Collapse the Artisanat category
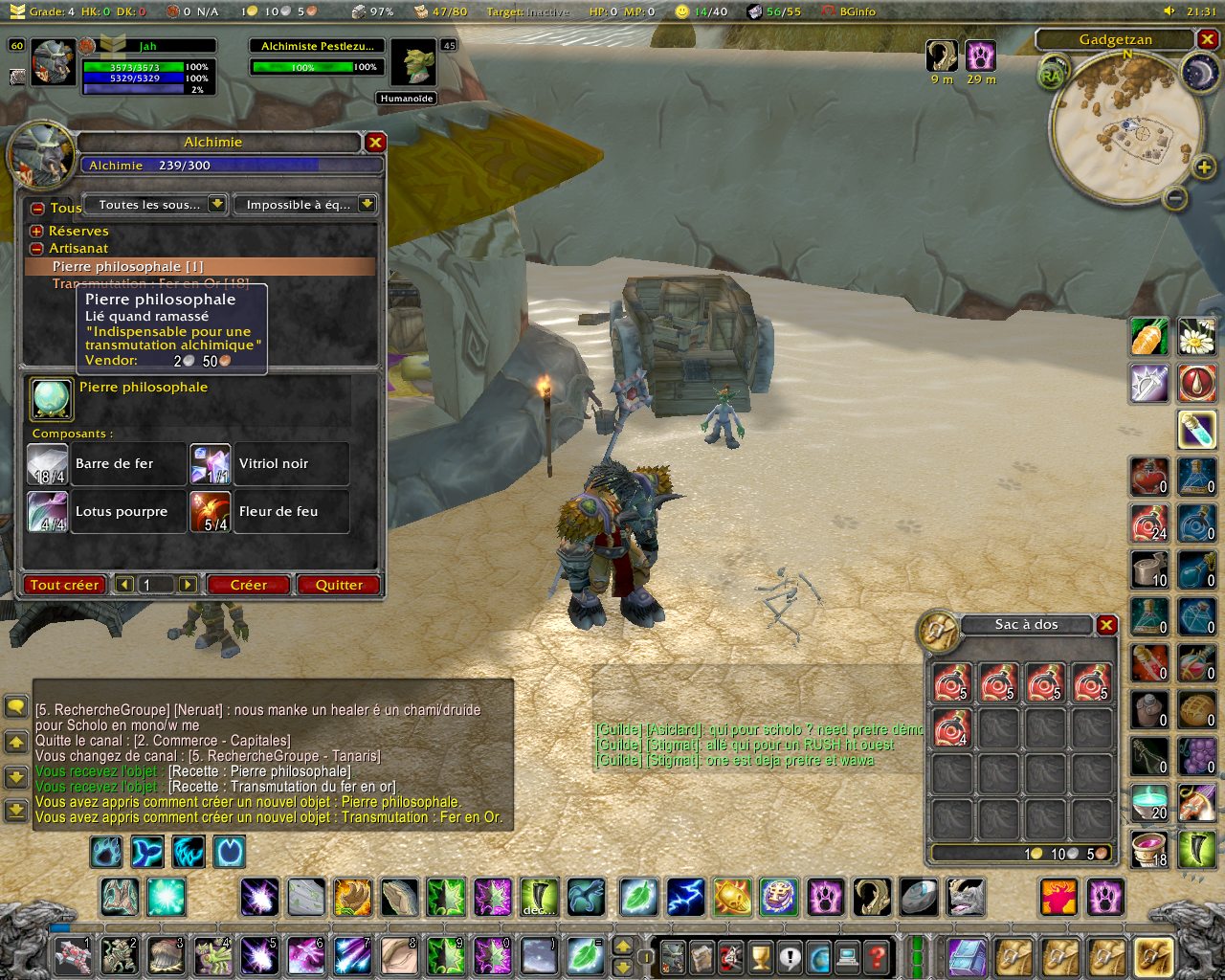Image resolution: width=1225 pixels, height=980 pixels. [x=36, y=249]
